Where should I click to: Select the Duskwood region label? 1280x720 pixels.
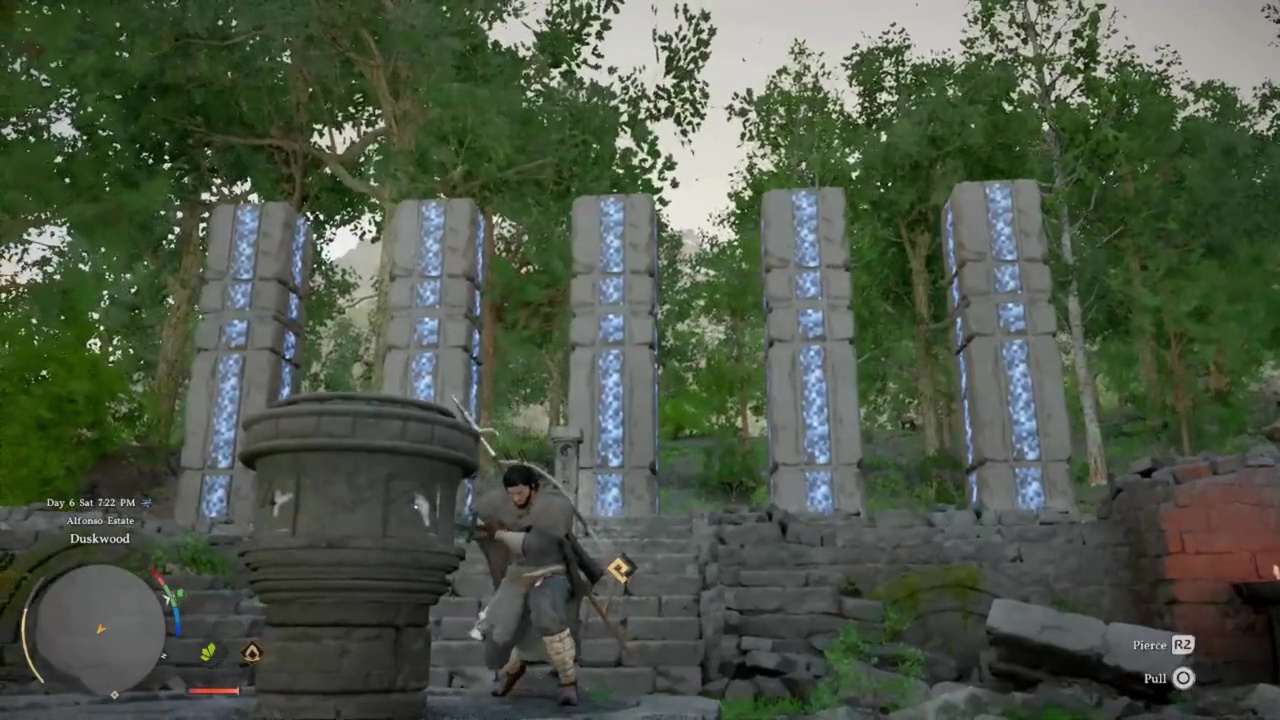pyautogui.click(x=99, y=539)
